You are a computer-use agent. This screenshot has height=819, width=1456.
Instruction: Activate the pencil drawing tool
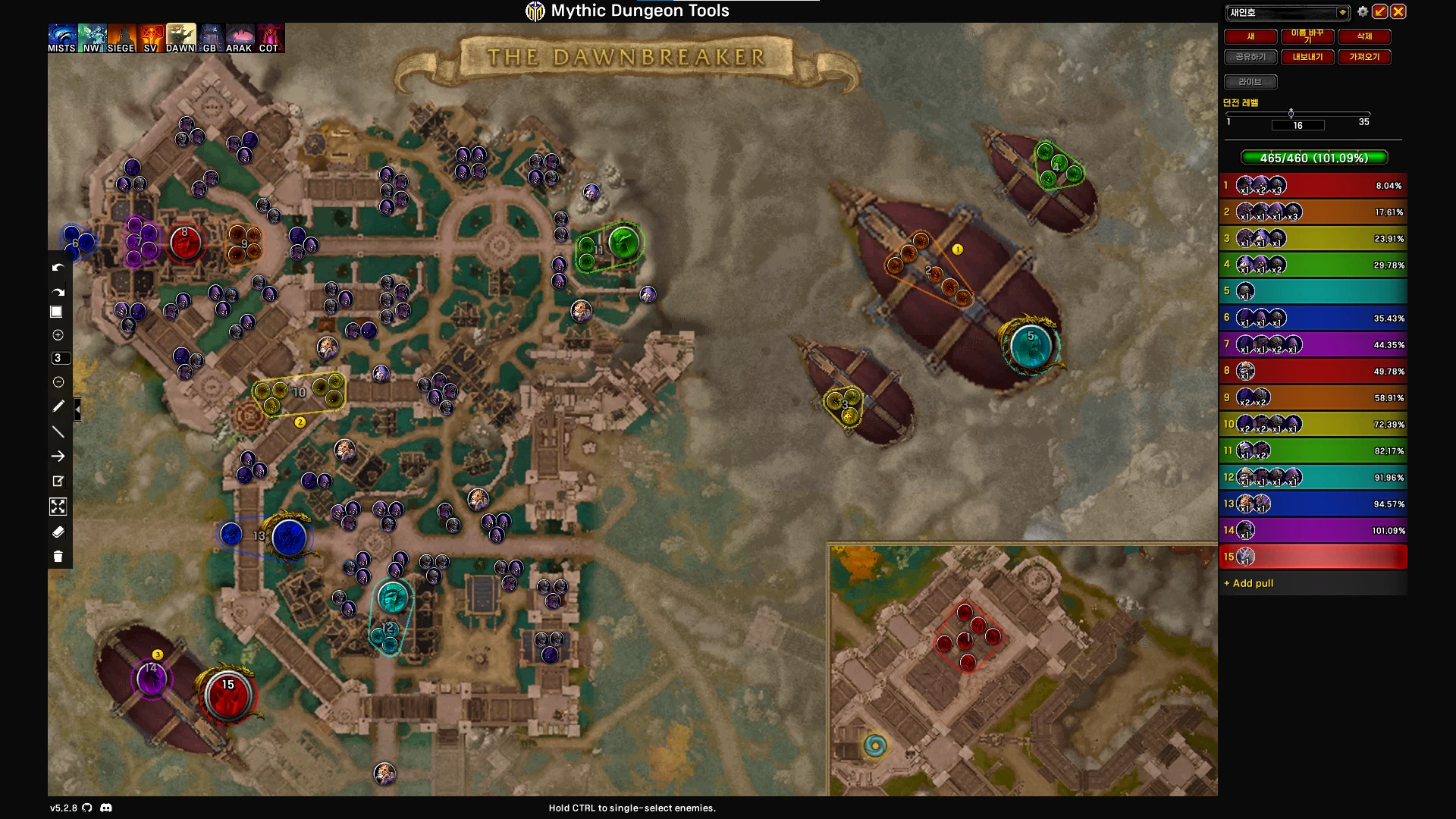click(x=58, y=406)
